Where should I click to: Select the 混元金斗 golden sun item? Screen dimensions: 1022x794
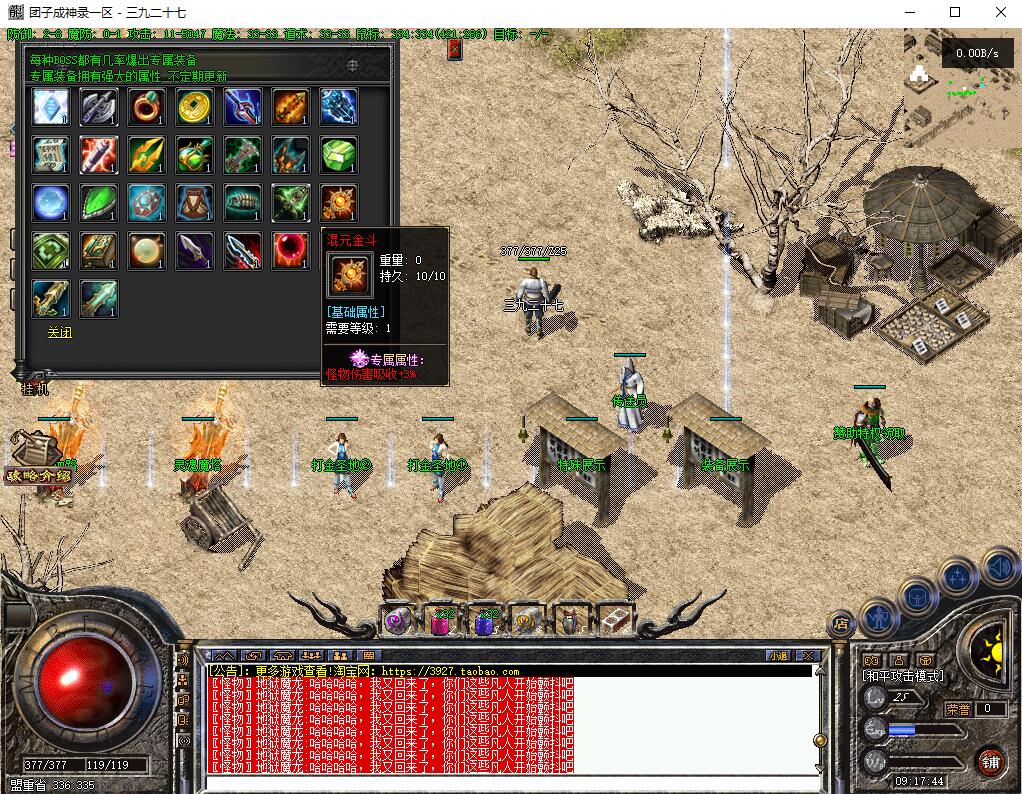coord(339,203)
